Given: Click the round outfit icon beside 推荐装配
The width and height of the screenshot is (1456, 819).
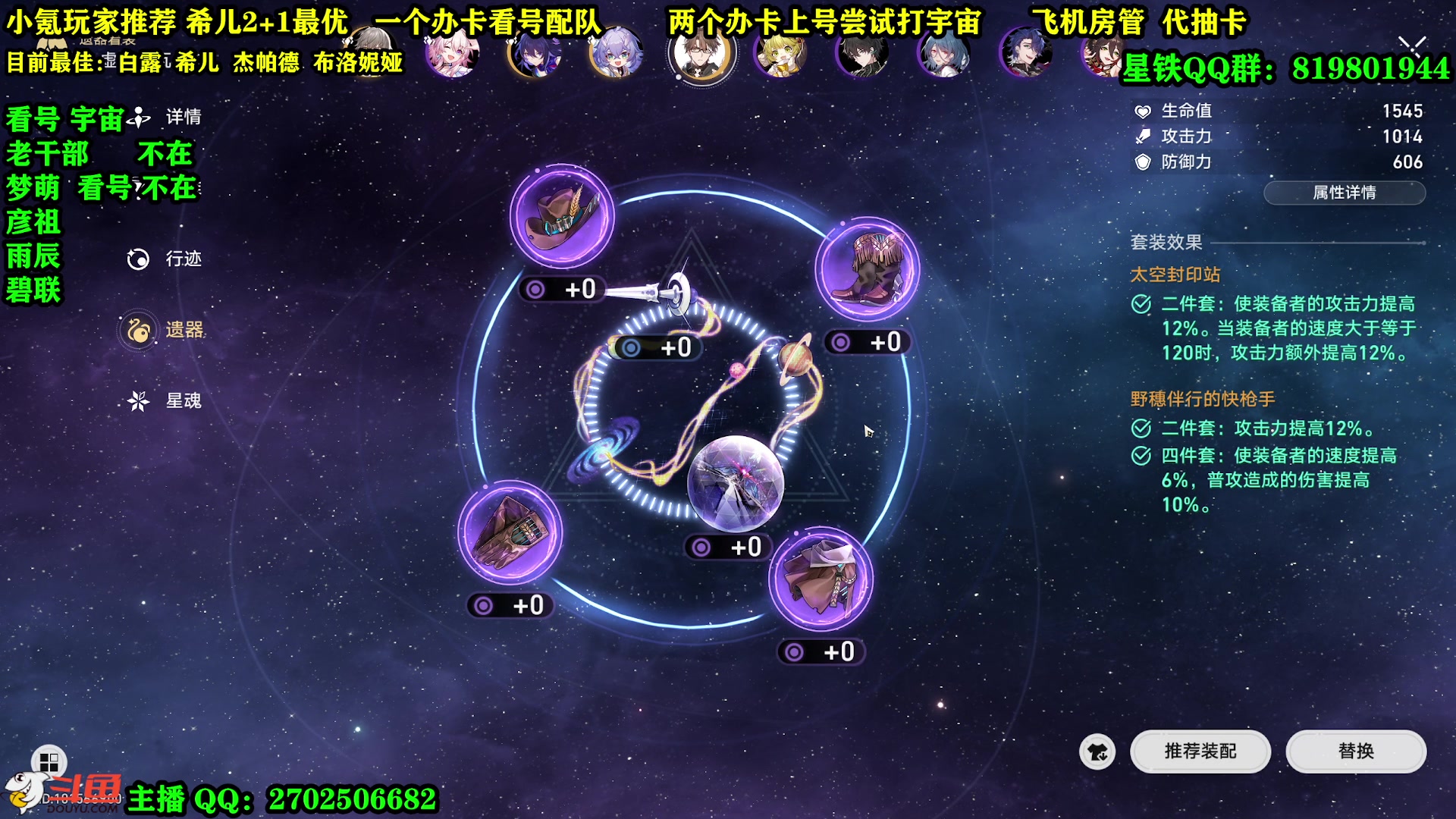Looking at the screenshot, I should [1097, 752].
